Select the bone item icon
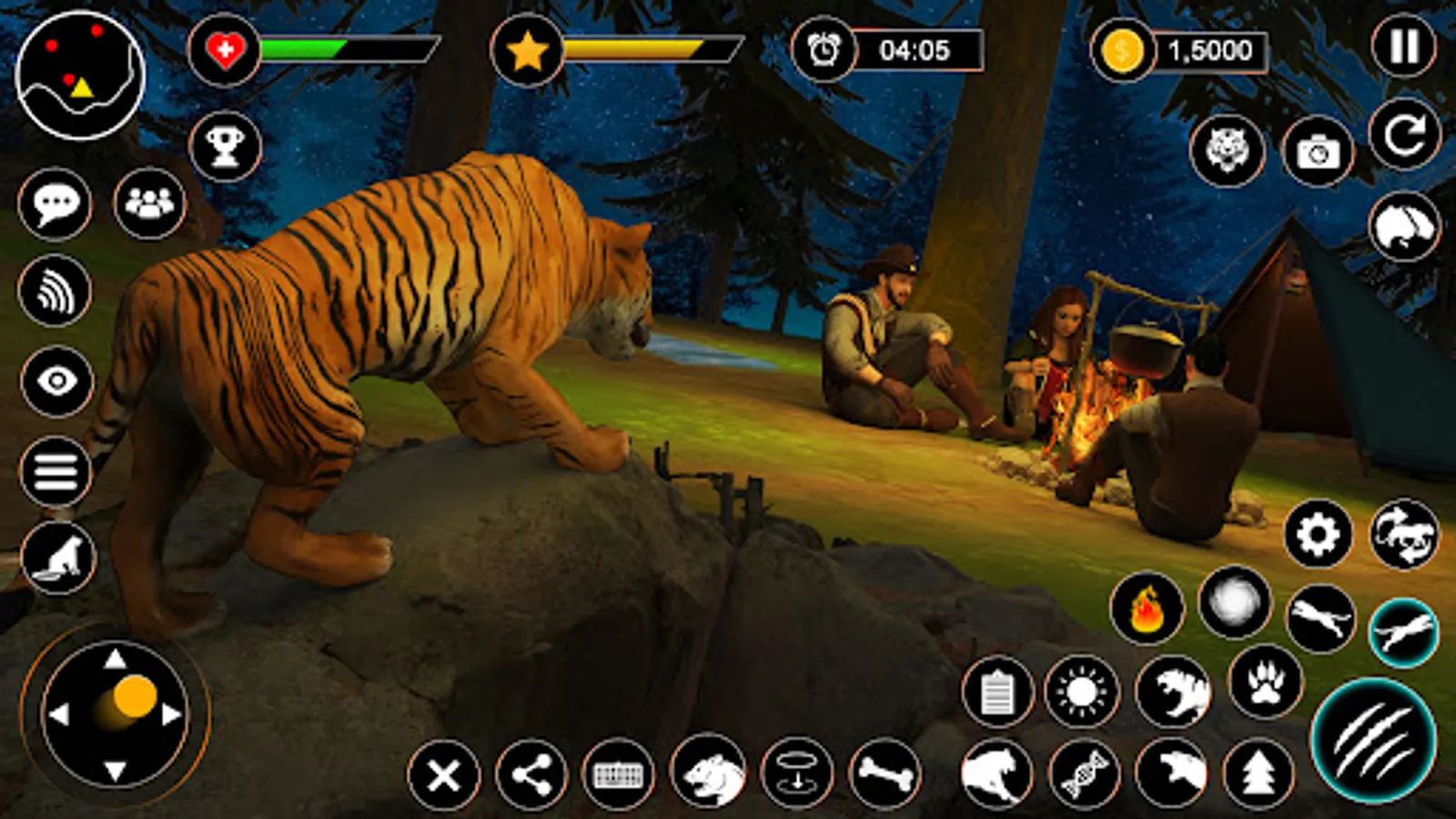This screenshot has width=1456, height=819. pyautogui.click(x=885, y=774)
